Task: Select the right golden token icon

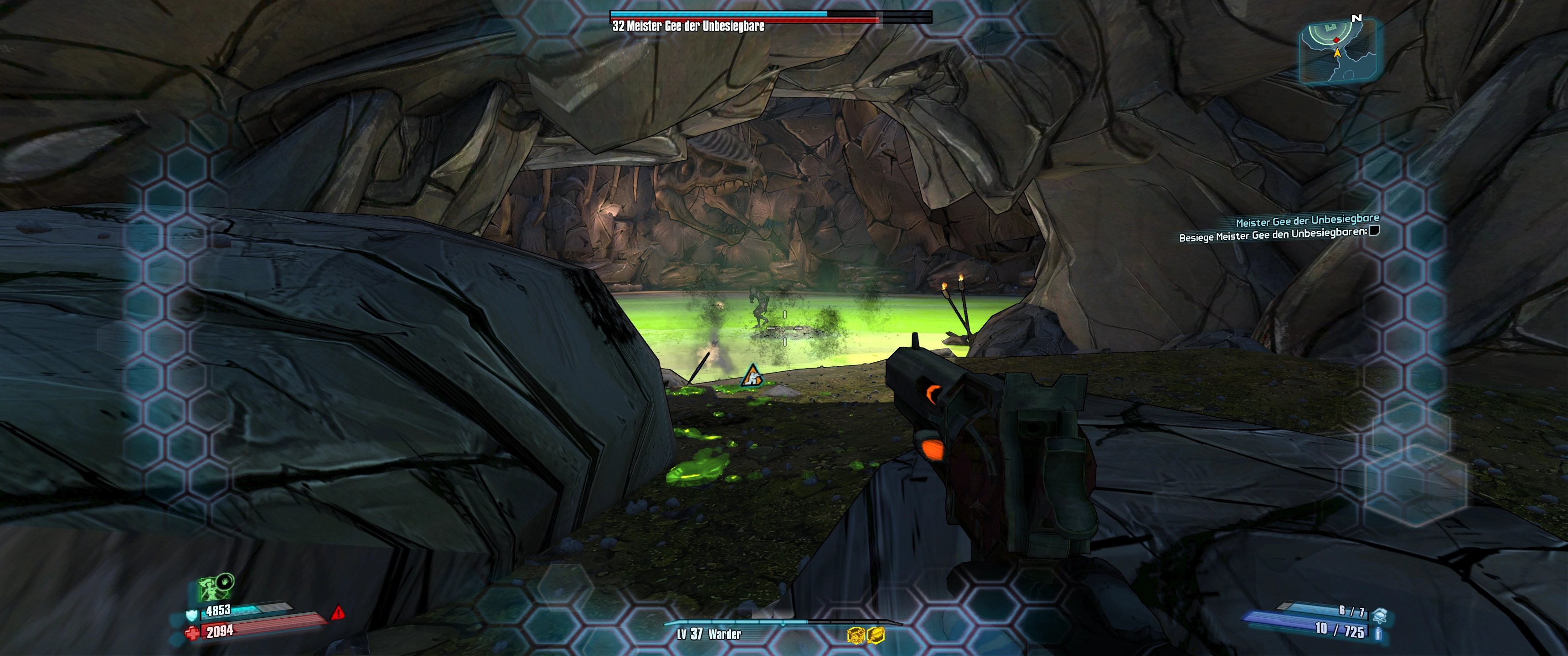Action: click(x=876, y=635)
